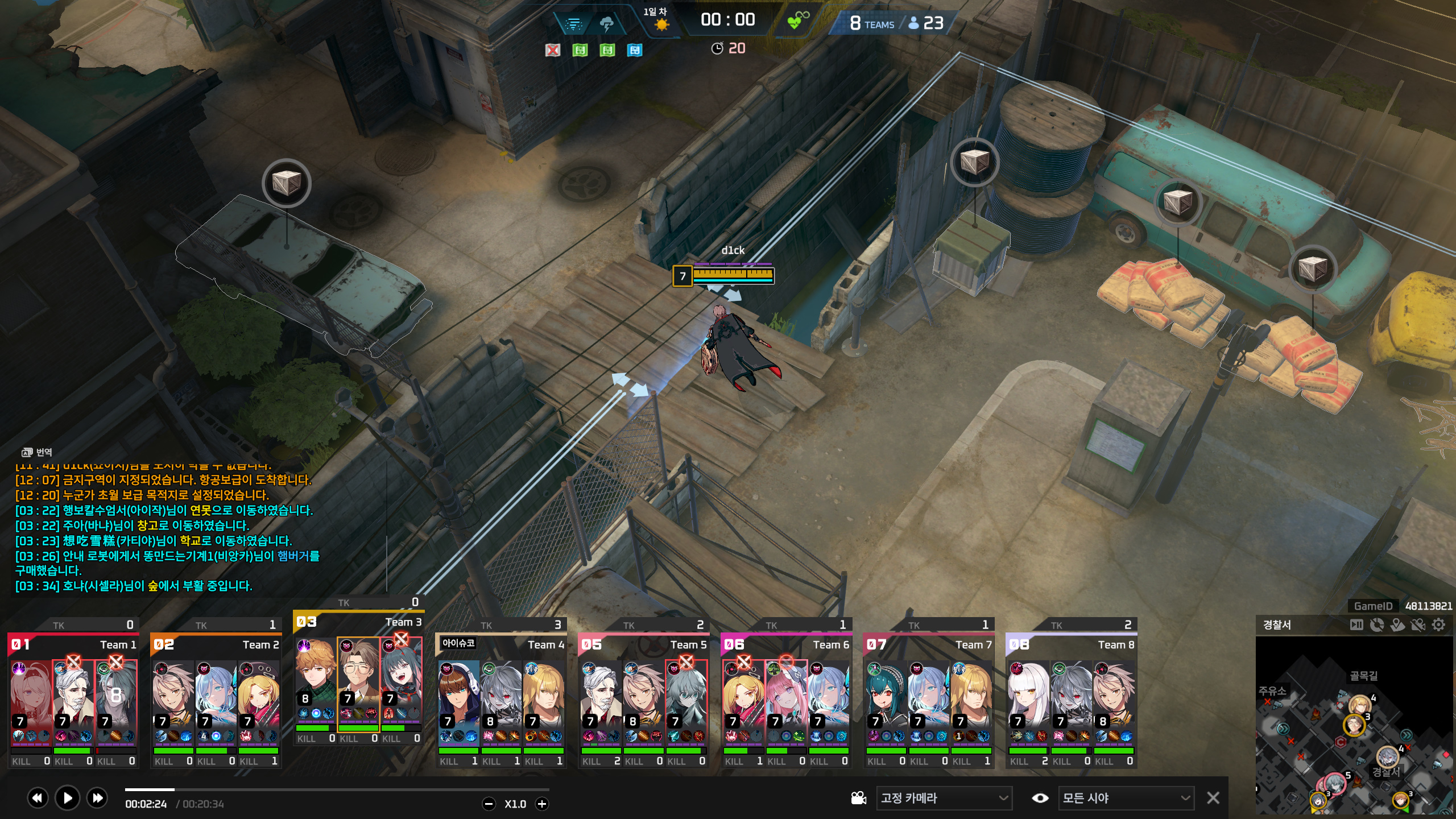
Task: Toggle the map pin icon above minimap
Action: point(1397,625)
